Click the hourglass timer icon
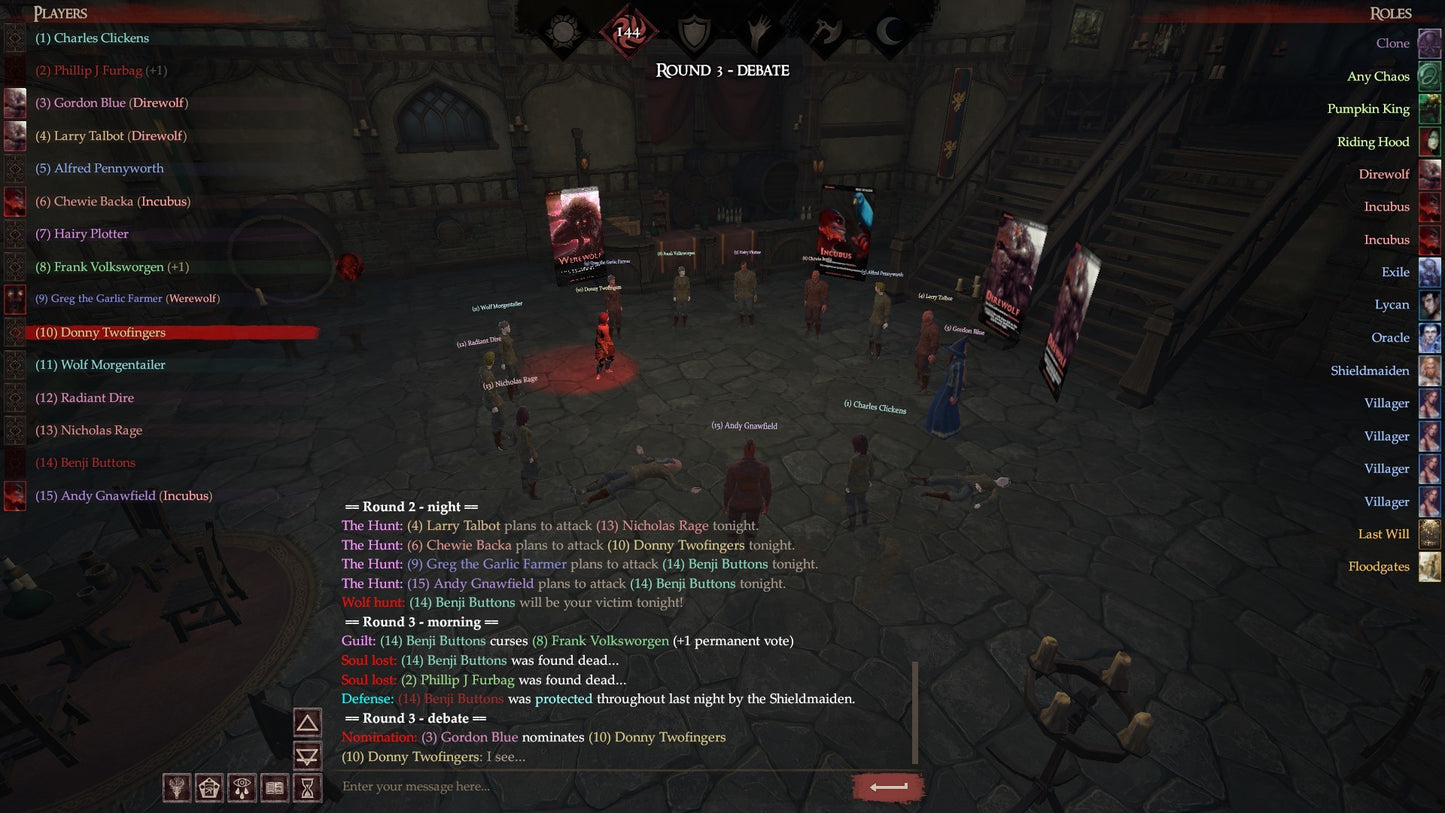This screenshot has width=1445, height=813. coord(306,788)
